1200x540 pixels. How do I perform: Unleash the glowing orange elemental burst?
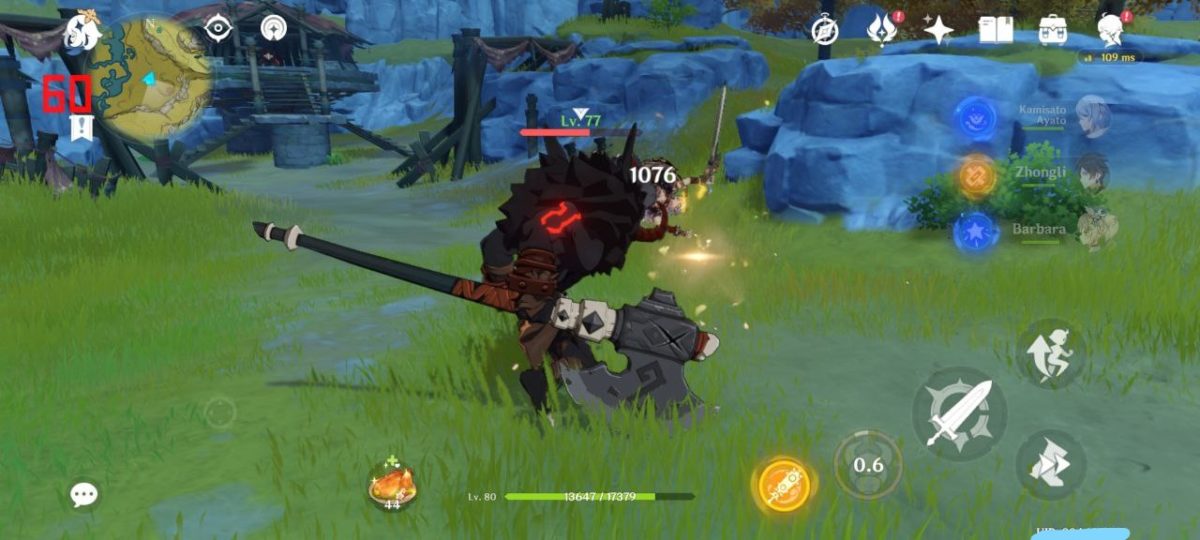pyautogui.click(x=784, y=486)
